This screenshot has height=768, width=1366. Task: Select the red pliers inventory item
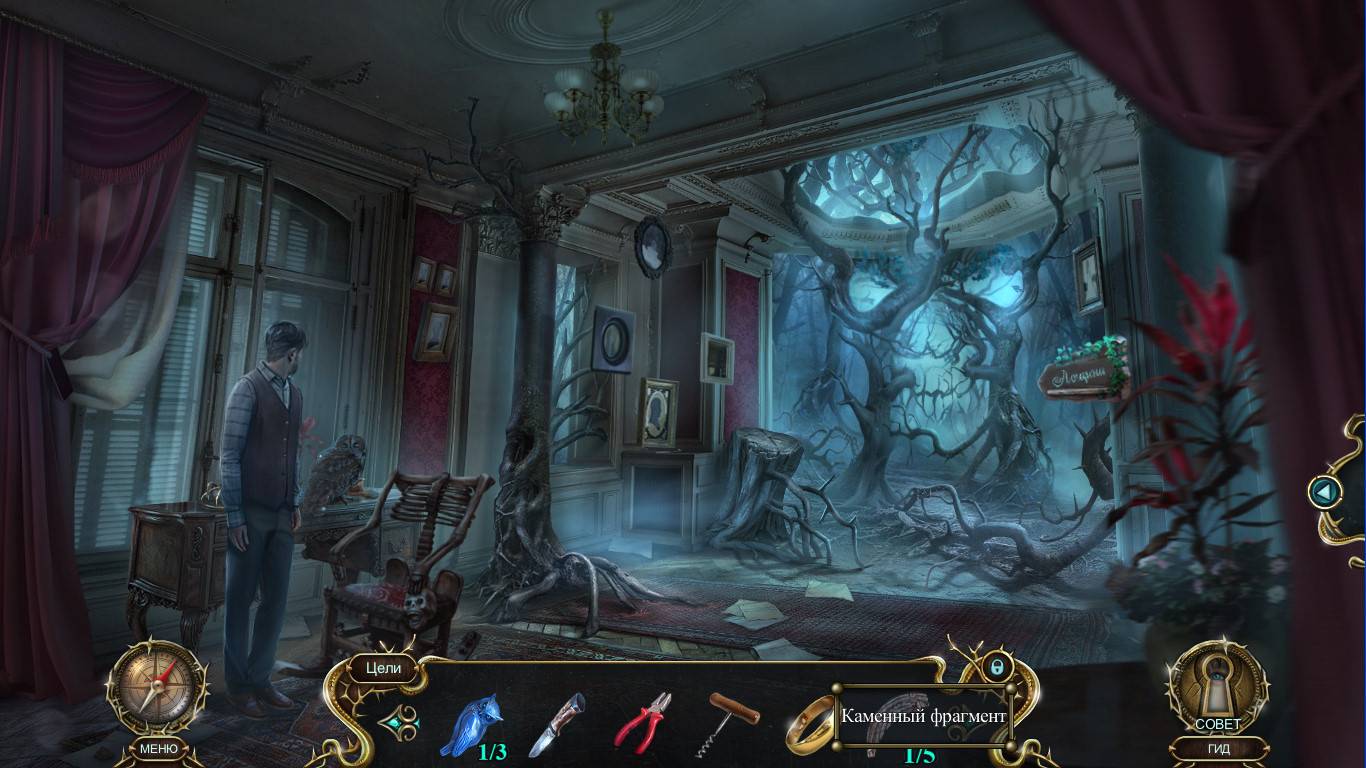pos(642,722)
